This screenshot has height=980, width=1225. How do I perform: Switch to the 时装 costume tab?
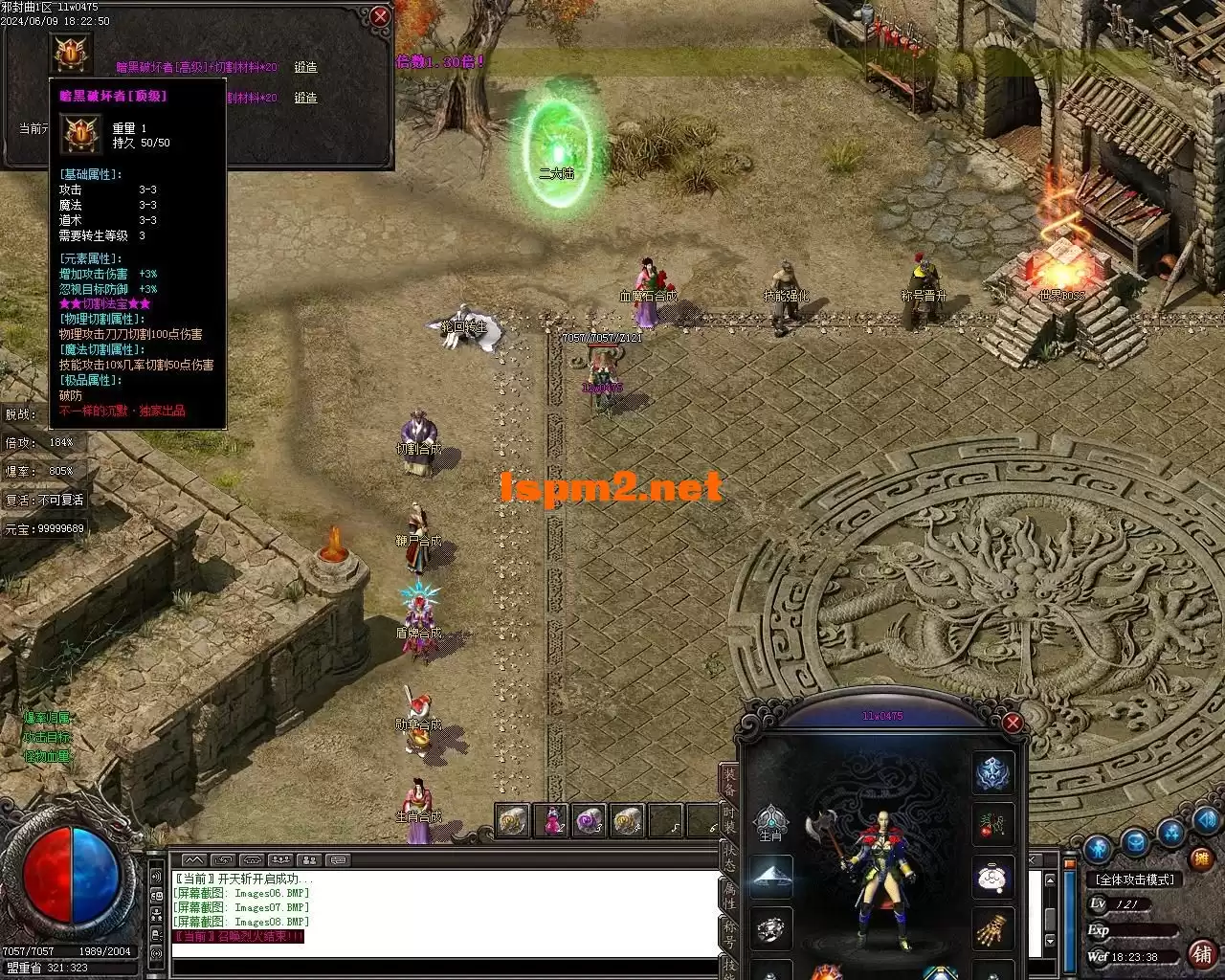[729, 819]
